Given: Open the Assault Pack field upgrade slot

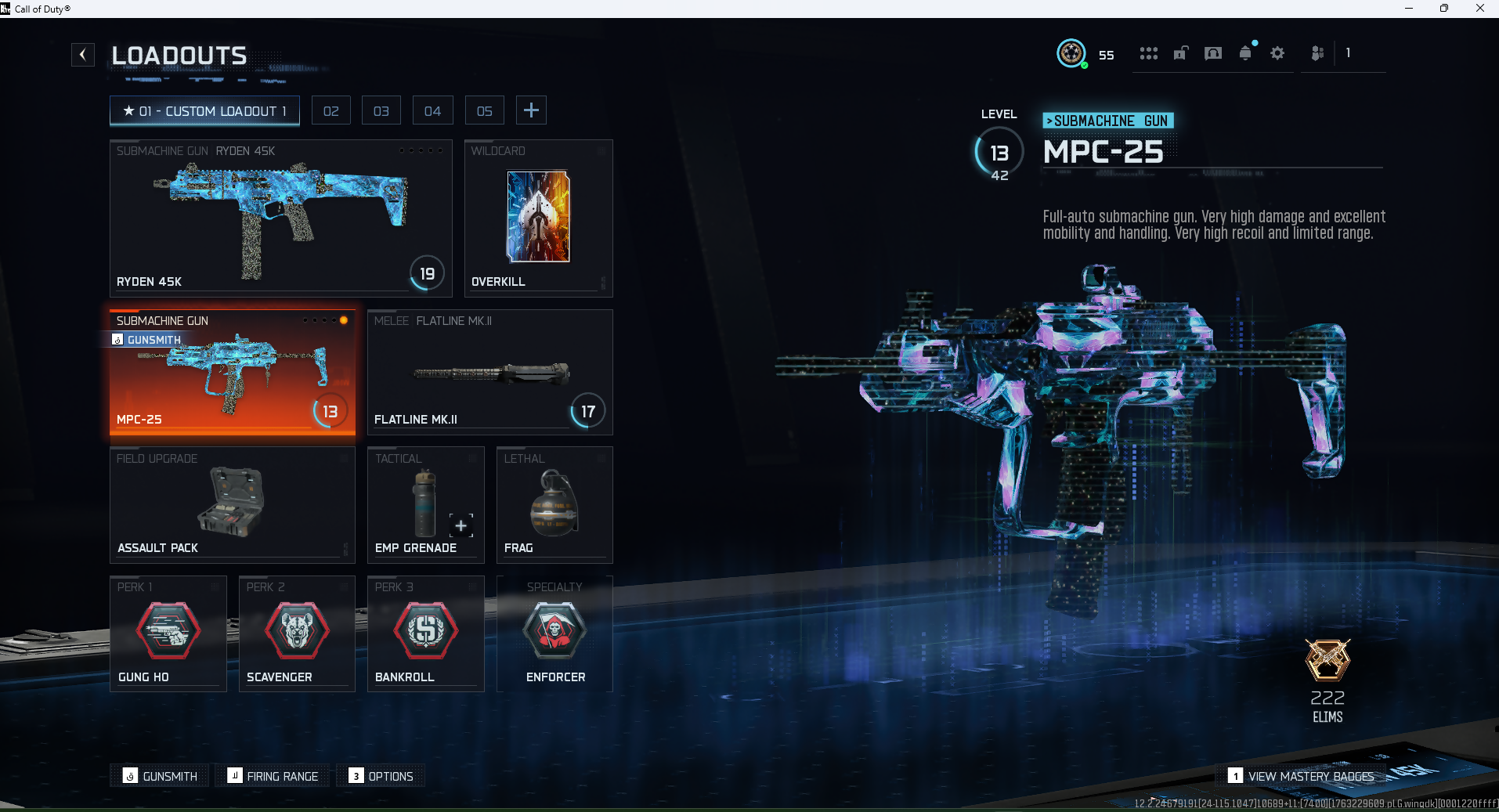Looking at the screenshot, I should 232,504.
